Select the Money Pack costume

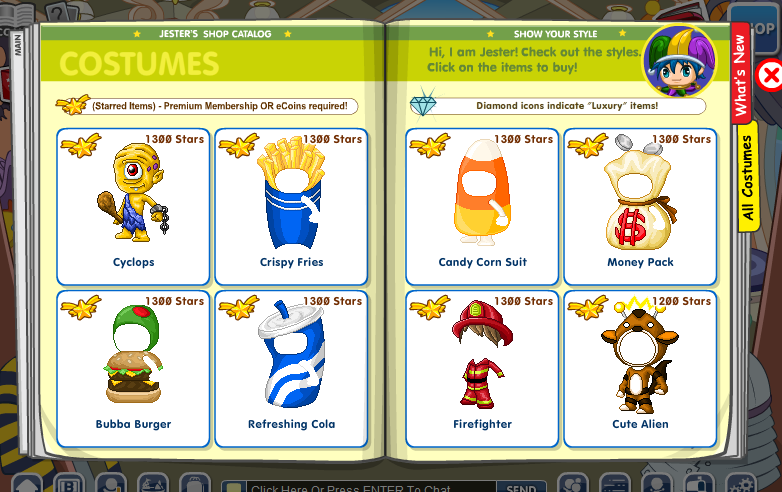pyautogui.click(x=640, y=205)
